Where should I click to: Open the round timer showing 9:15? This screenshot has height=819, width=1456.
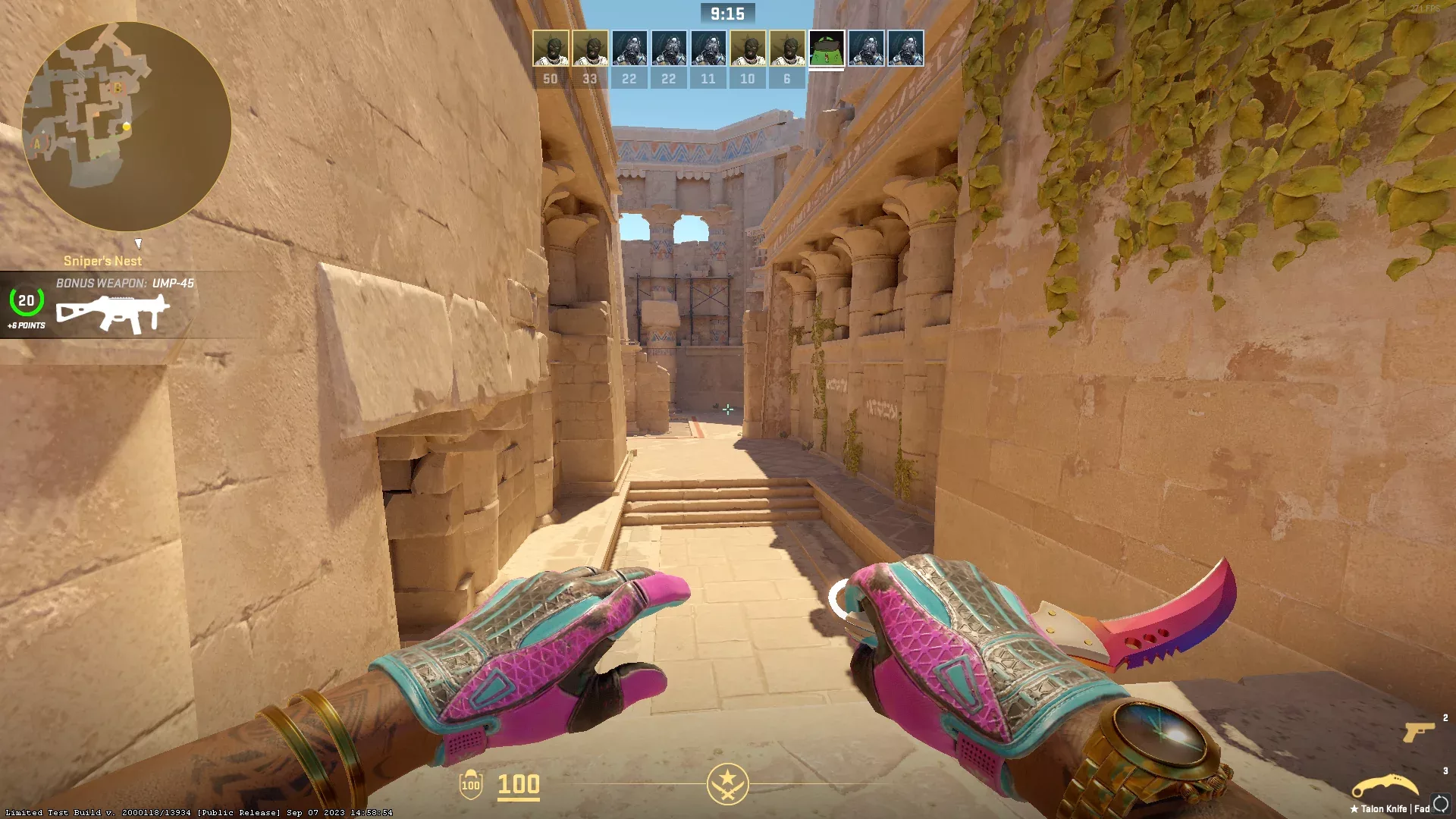726,13
